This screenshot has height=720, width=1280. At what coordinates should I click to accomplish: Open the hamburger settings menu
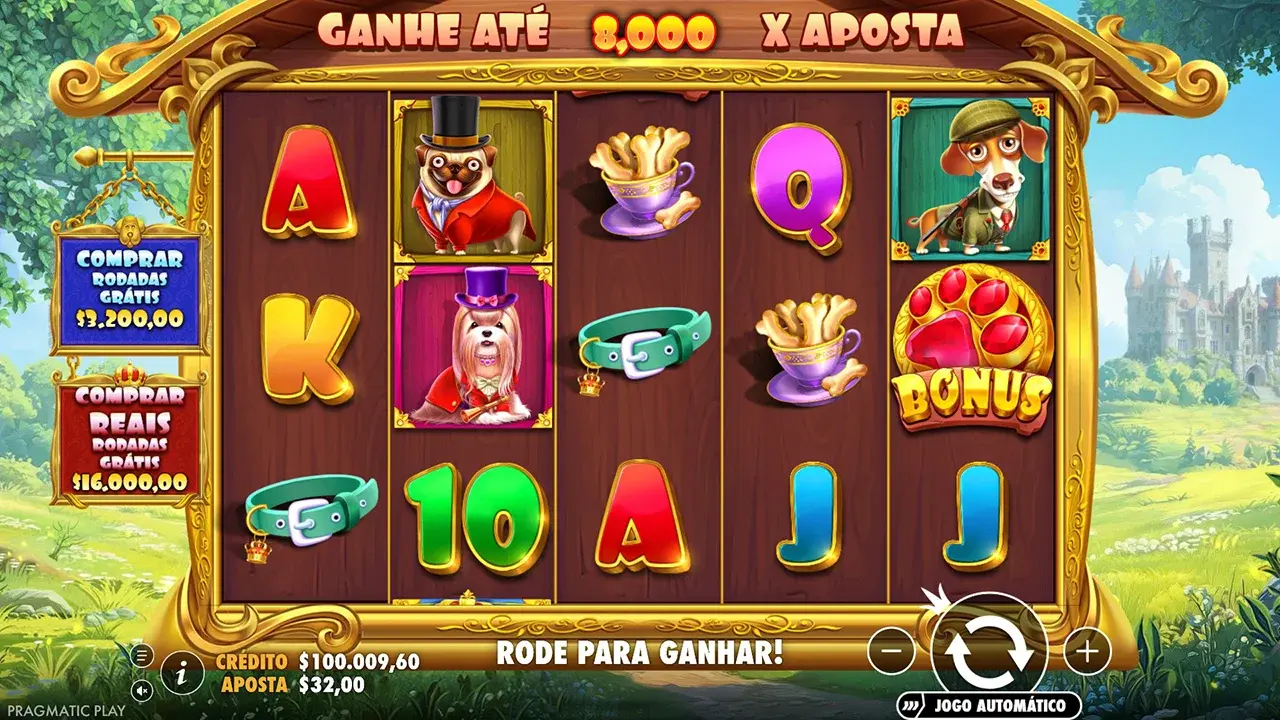coord(143,656)
